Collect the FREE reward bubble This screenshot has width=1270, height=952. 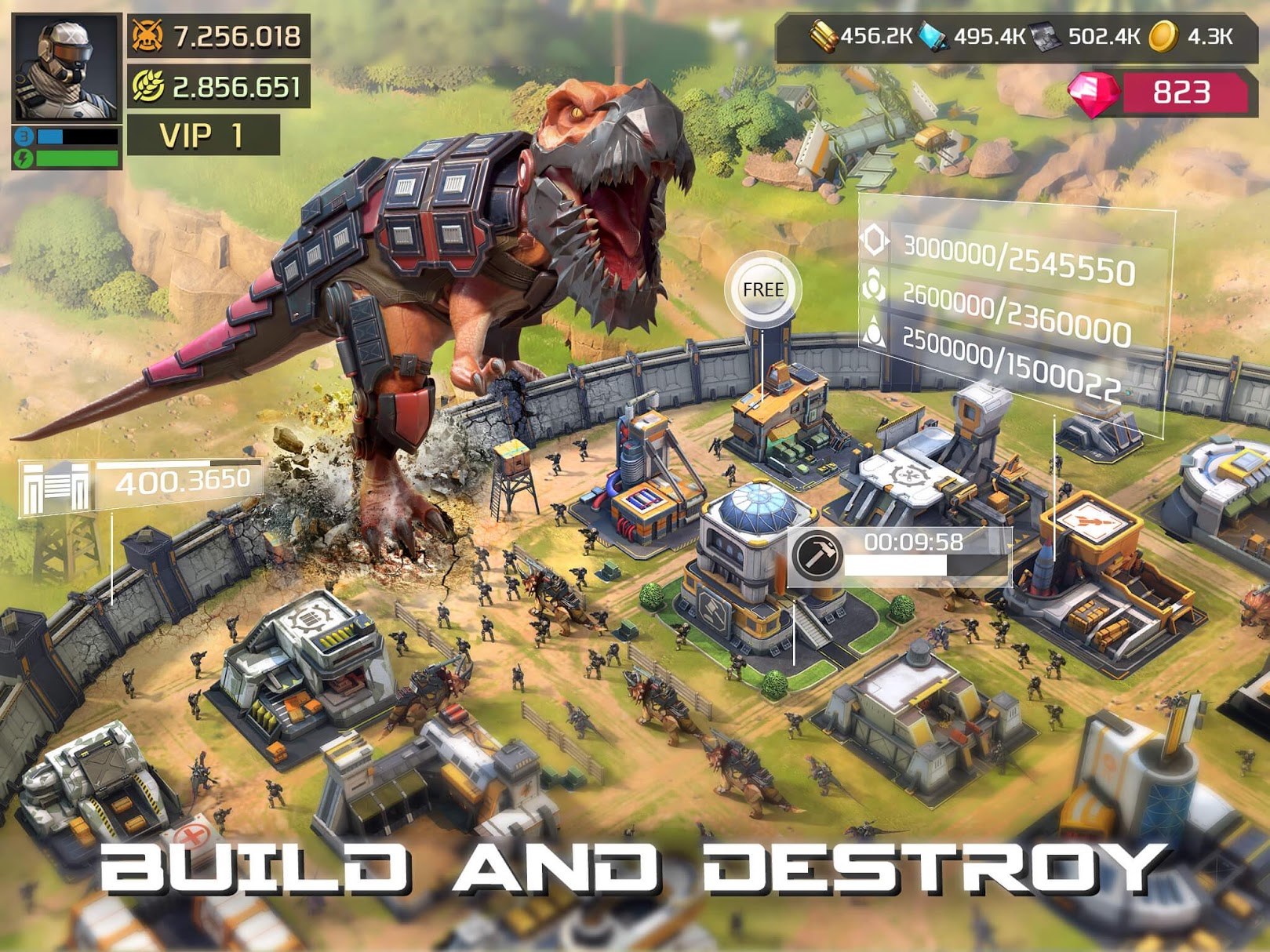[765, 288]
